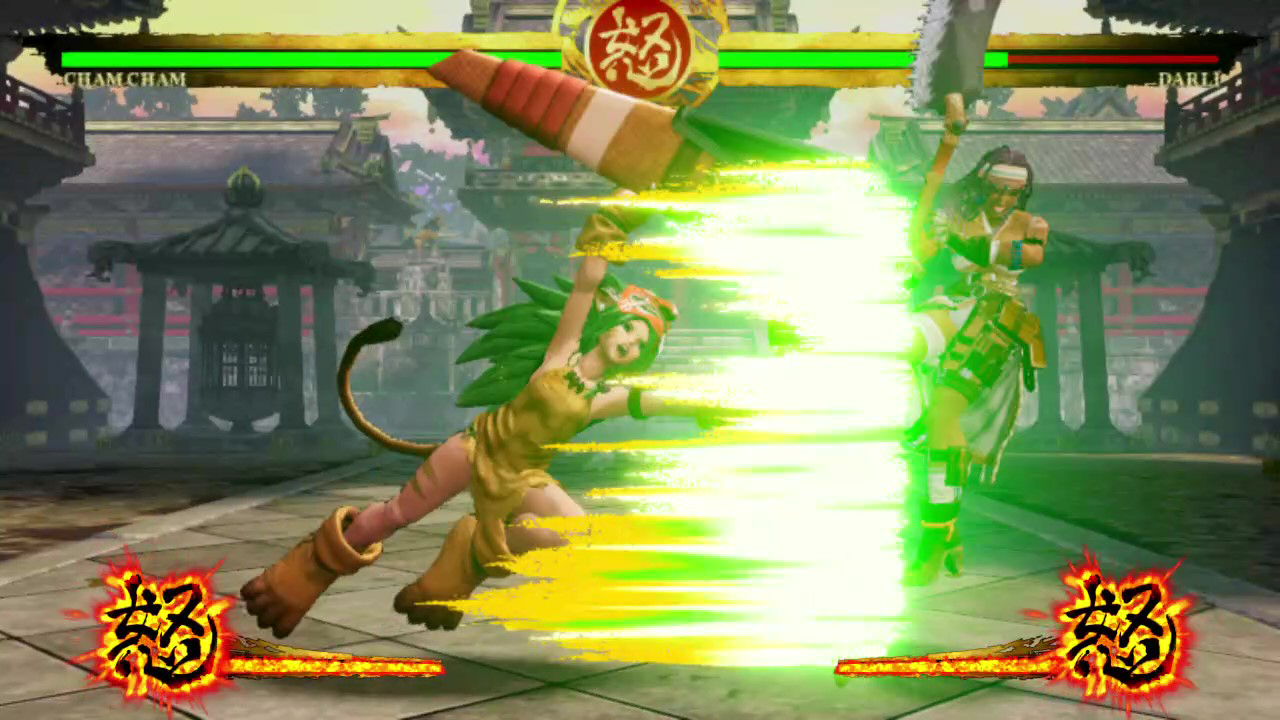Select the DARLI name label
Screen dimensions: 1280x720
click(1192, 80)
